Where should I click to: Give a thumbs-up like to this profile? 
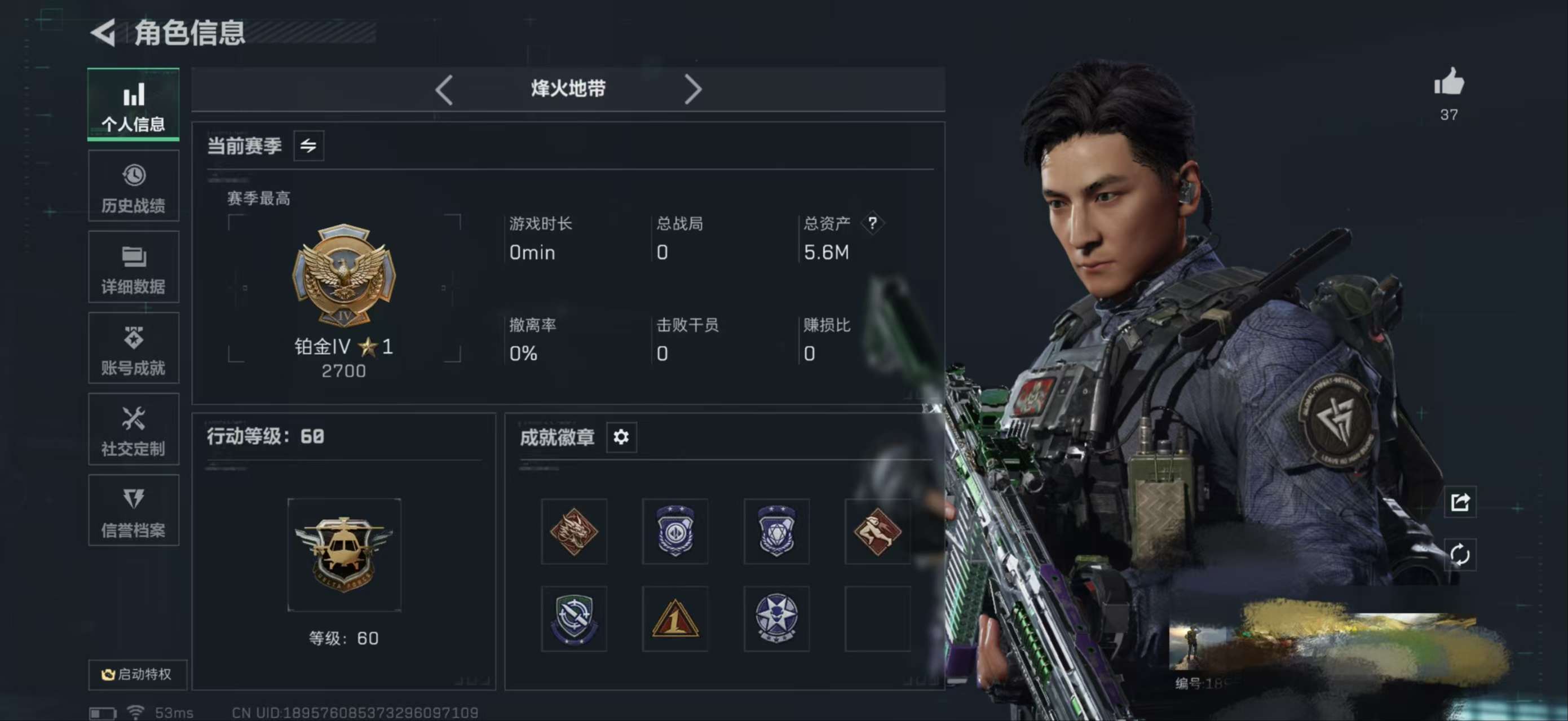[x=1448, y=83]
